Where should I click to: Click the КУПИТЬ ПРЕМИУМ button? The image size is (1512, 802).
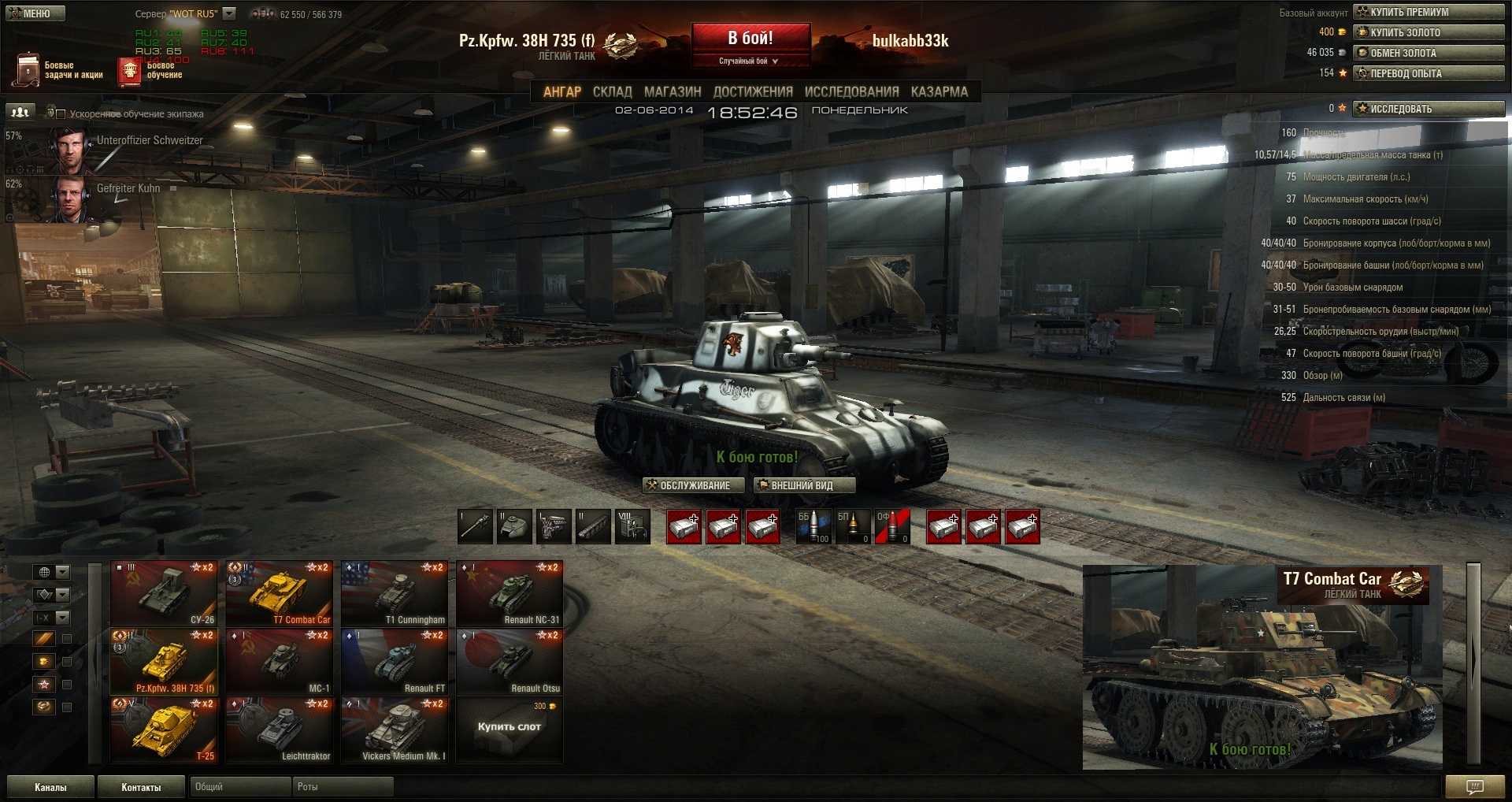(1429, 12)
